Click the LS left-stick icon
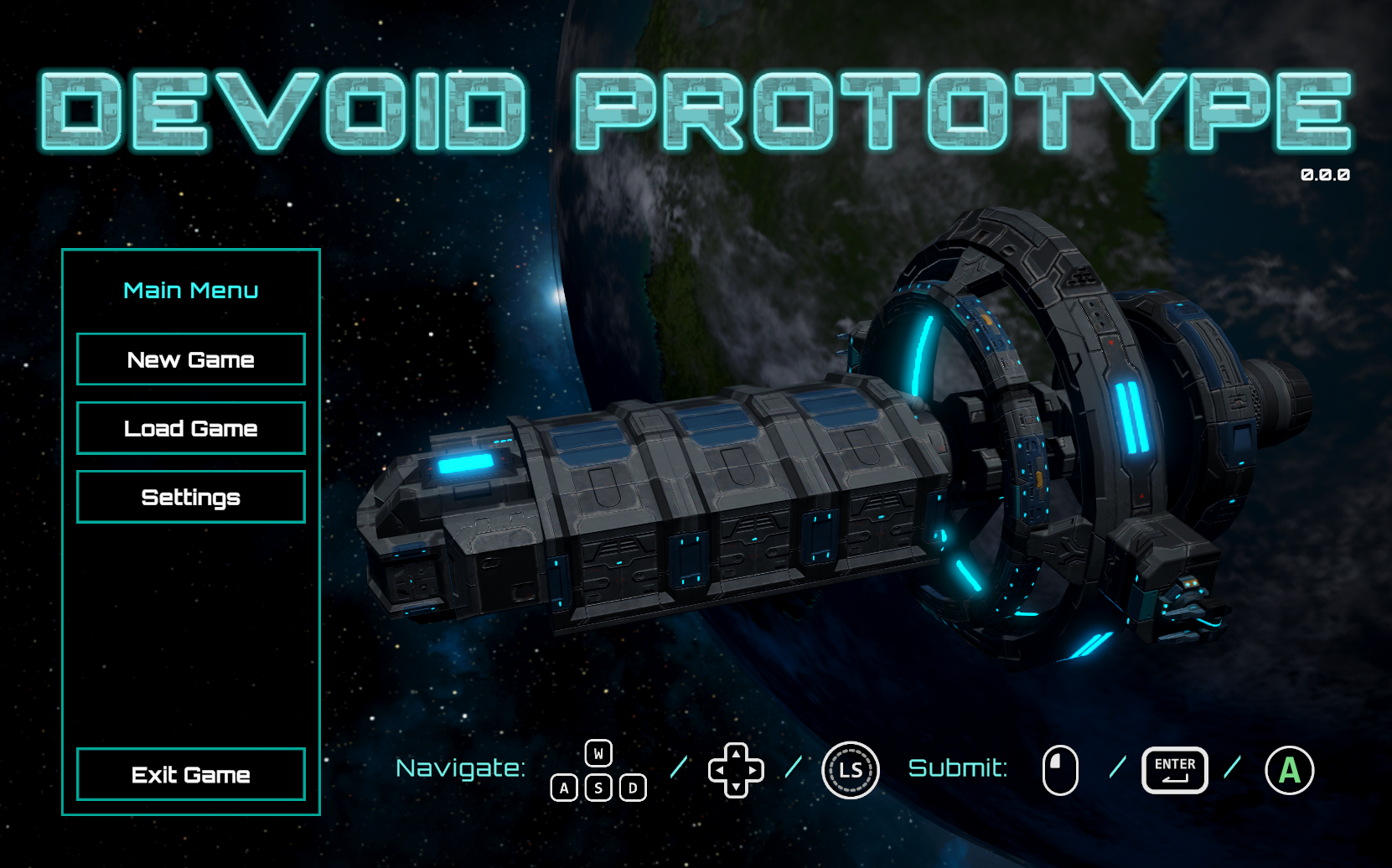 (850, 769)
